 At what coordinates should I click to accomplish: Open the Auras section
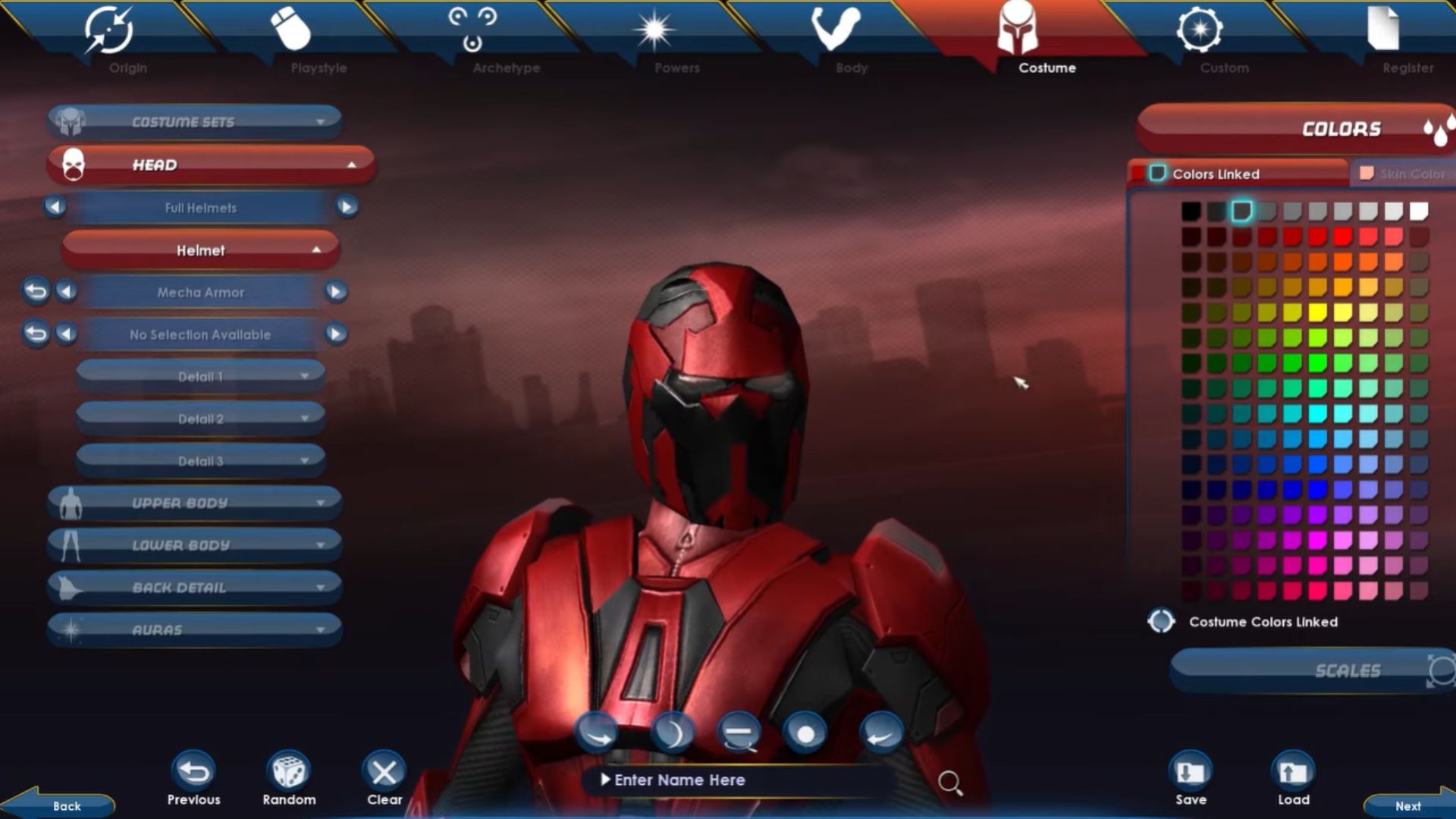coord(194,629)
